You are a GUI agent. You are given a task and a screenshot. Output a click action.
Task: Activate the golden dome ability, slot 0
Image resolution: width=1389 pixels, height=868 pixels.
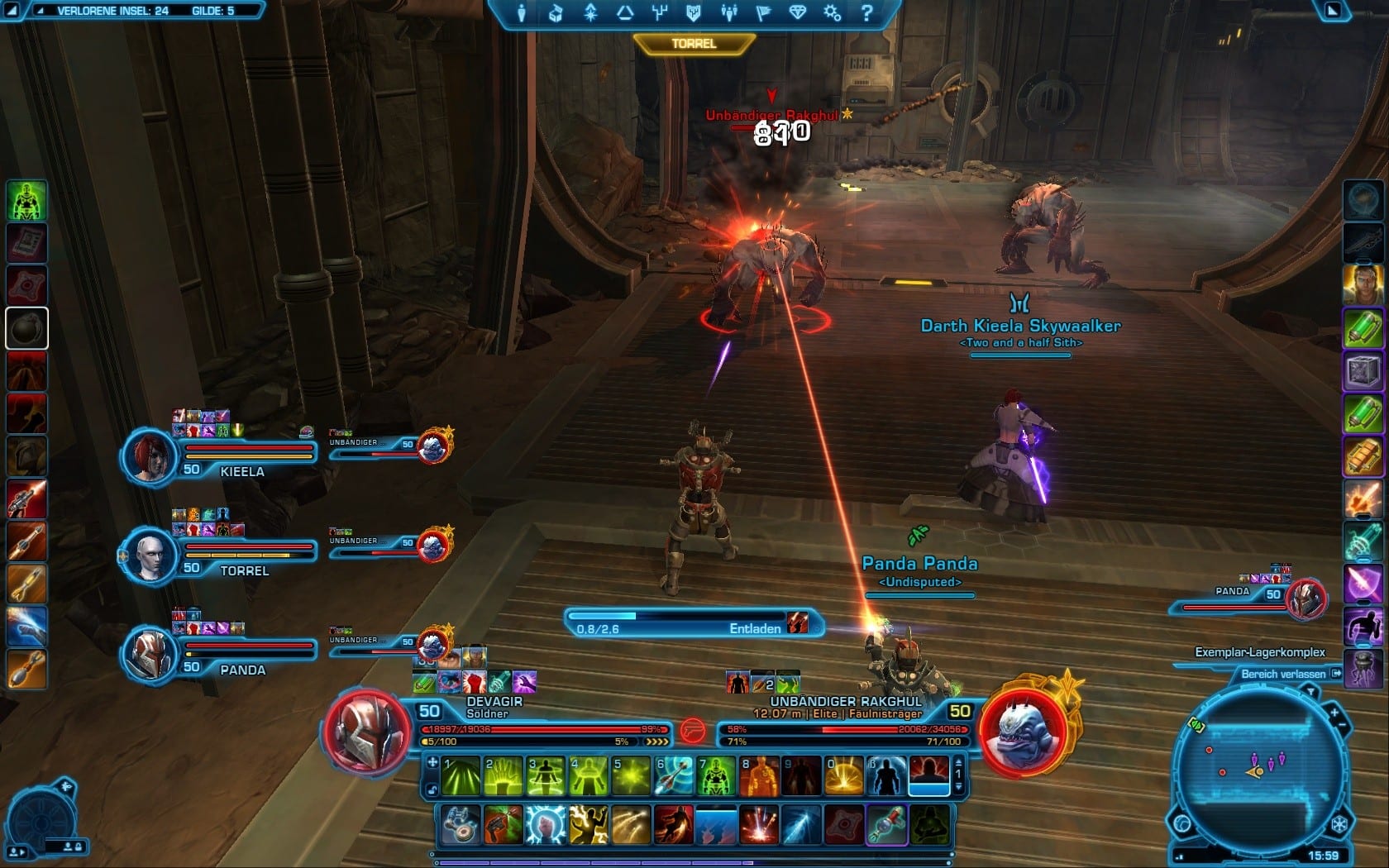(x=845, y=776)
